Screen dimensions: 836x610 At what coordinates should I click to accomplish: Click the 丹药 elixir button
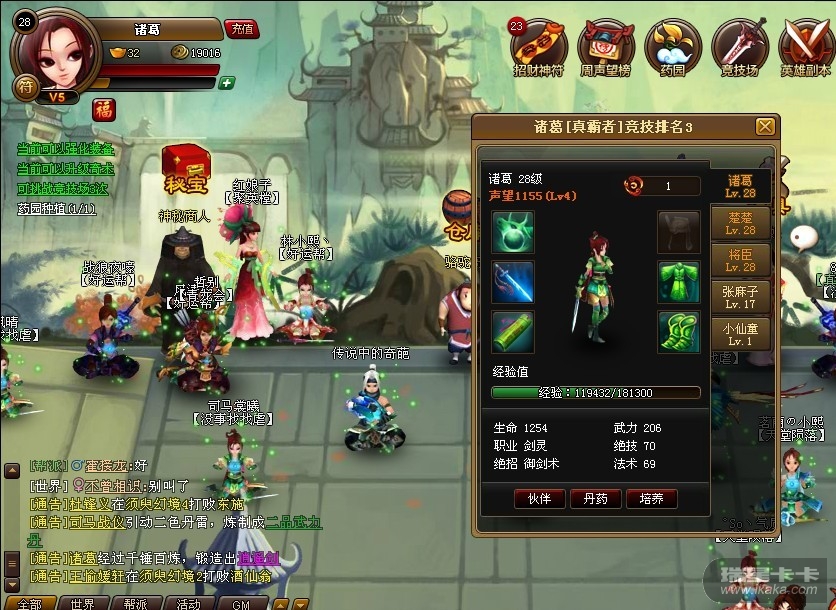coord(595,498)
